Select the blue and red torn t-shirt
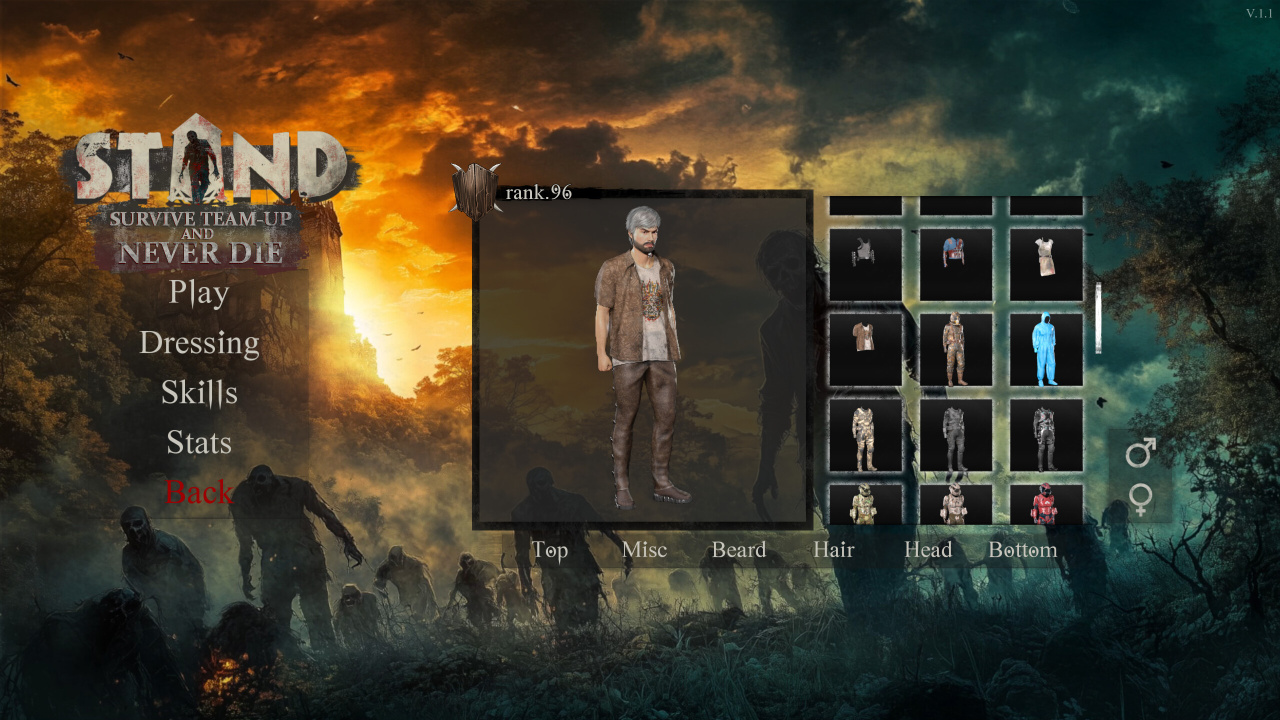 [956, 264]
